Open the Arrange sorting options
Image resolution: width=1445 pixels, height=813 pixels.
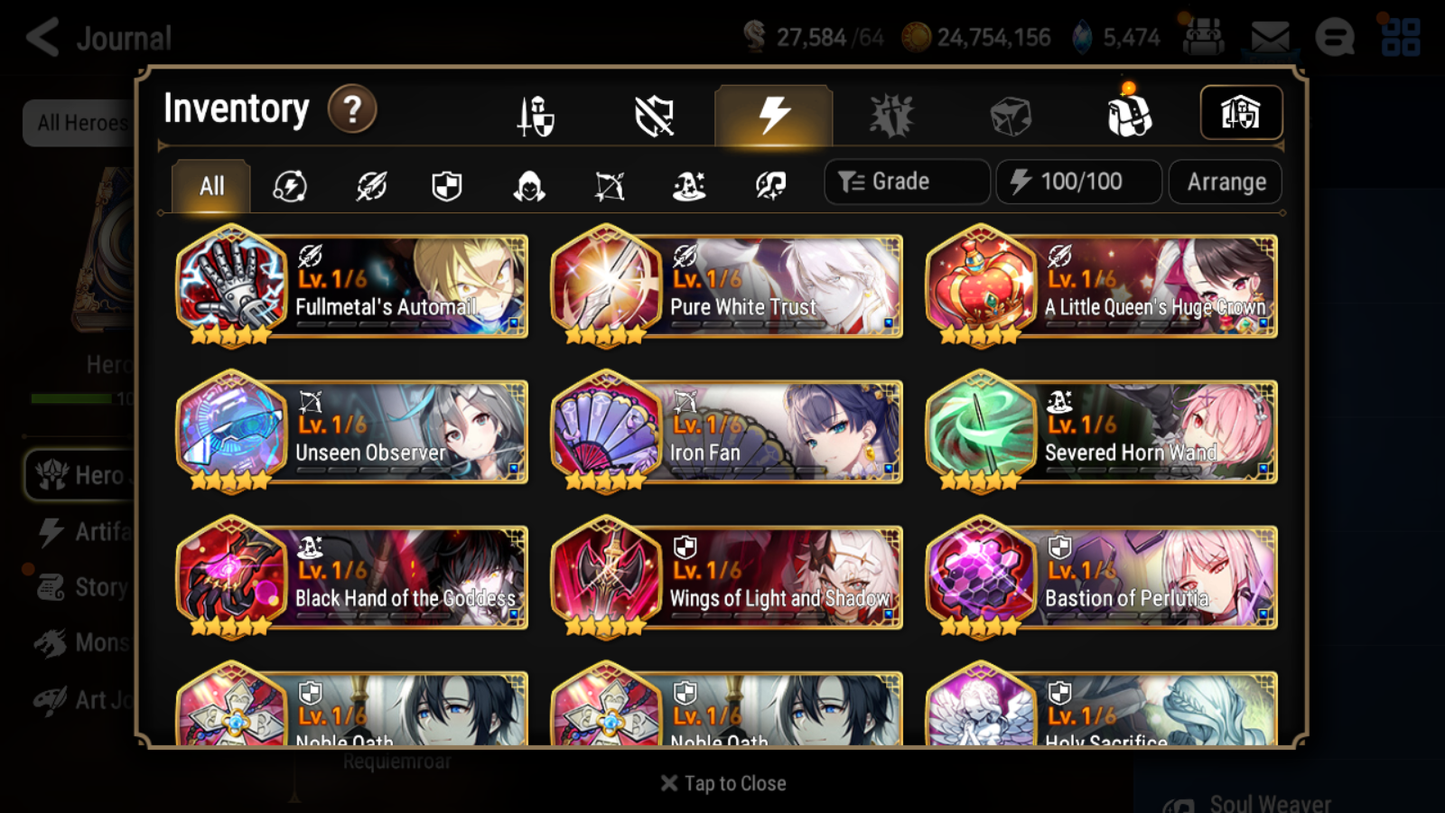(1224, 181)
